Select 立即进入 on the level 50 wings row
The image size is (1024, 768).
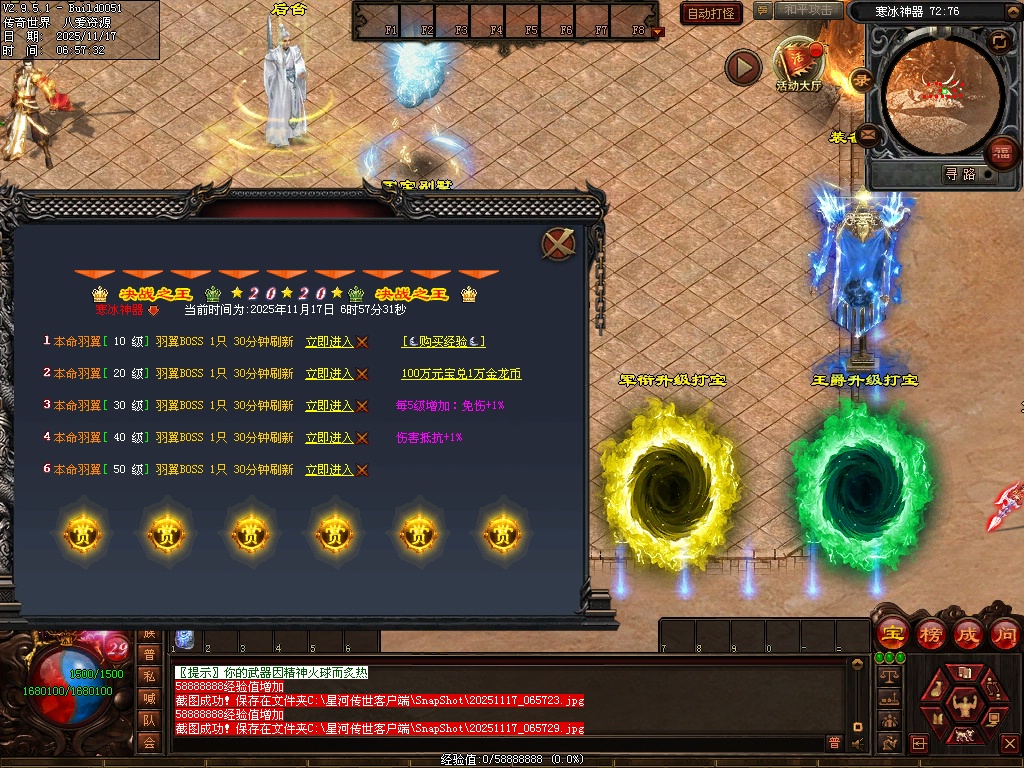pyautogui.click(x=330, y=470)
